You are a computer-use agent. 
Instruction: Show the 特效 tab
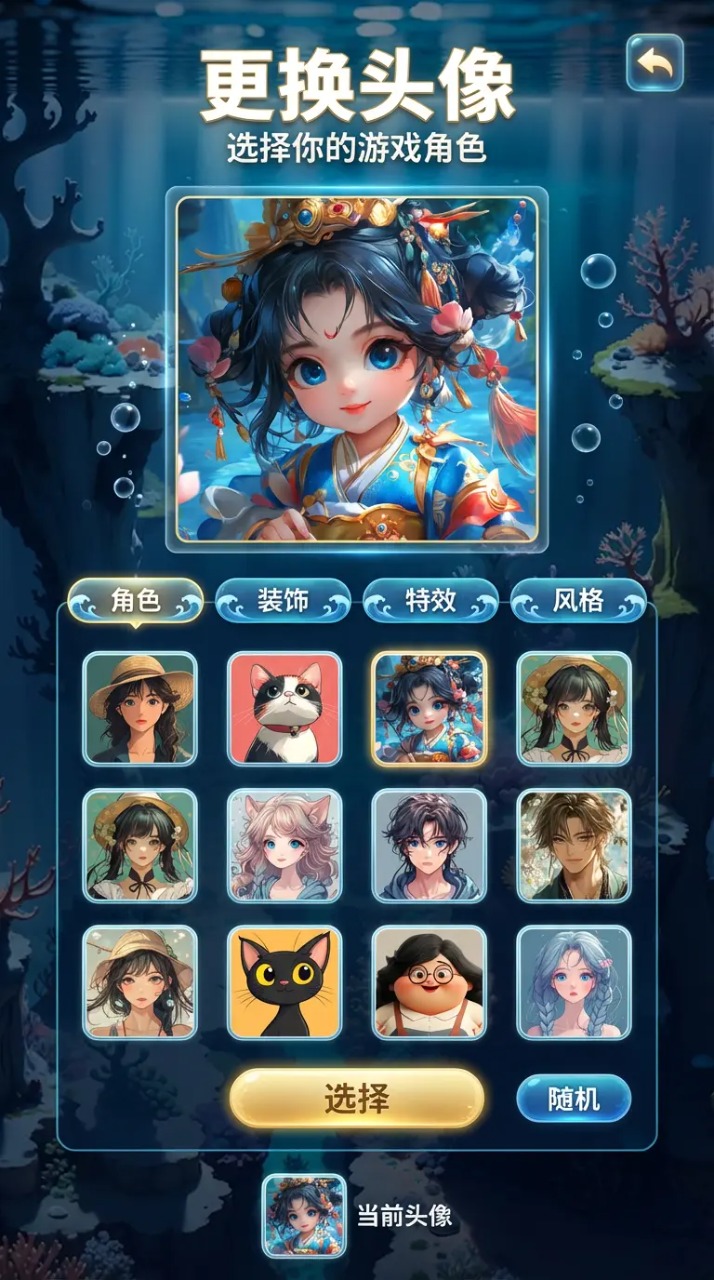430,601
